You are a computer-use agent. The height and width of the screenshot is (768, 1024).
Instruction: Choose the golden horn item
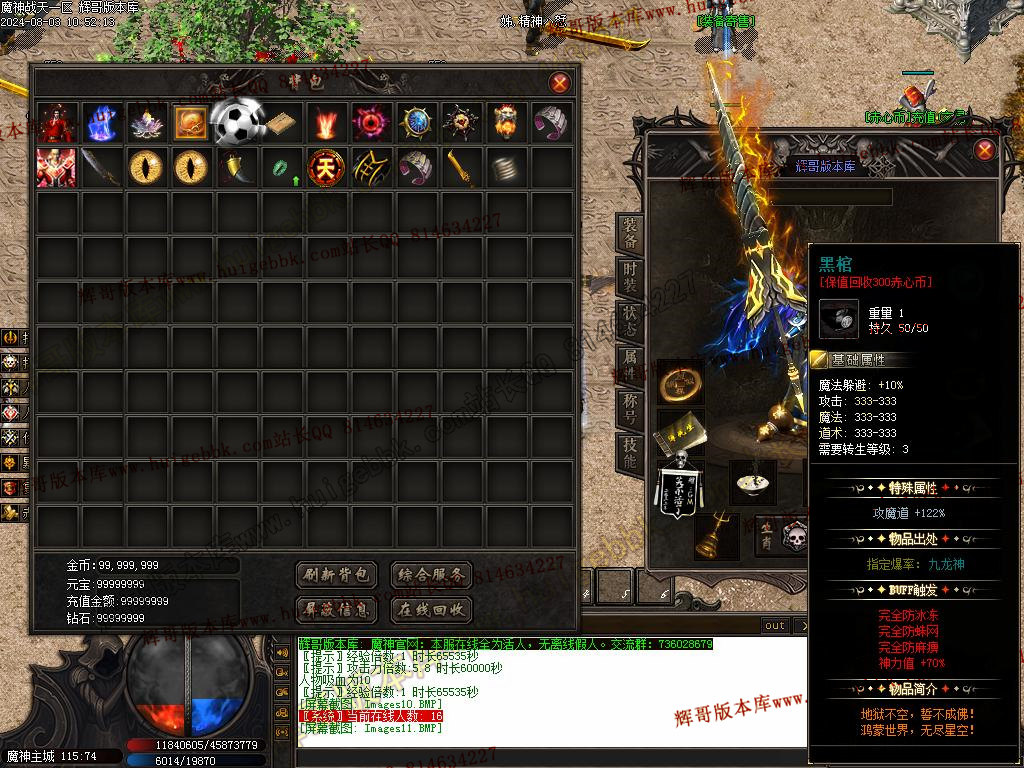pos(236,167)
